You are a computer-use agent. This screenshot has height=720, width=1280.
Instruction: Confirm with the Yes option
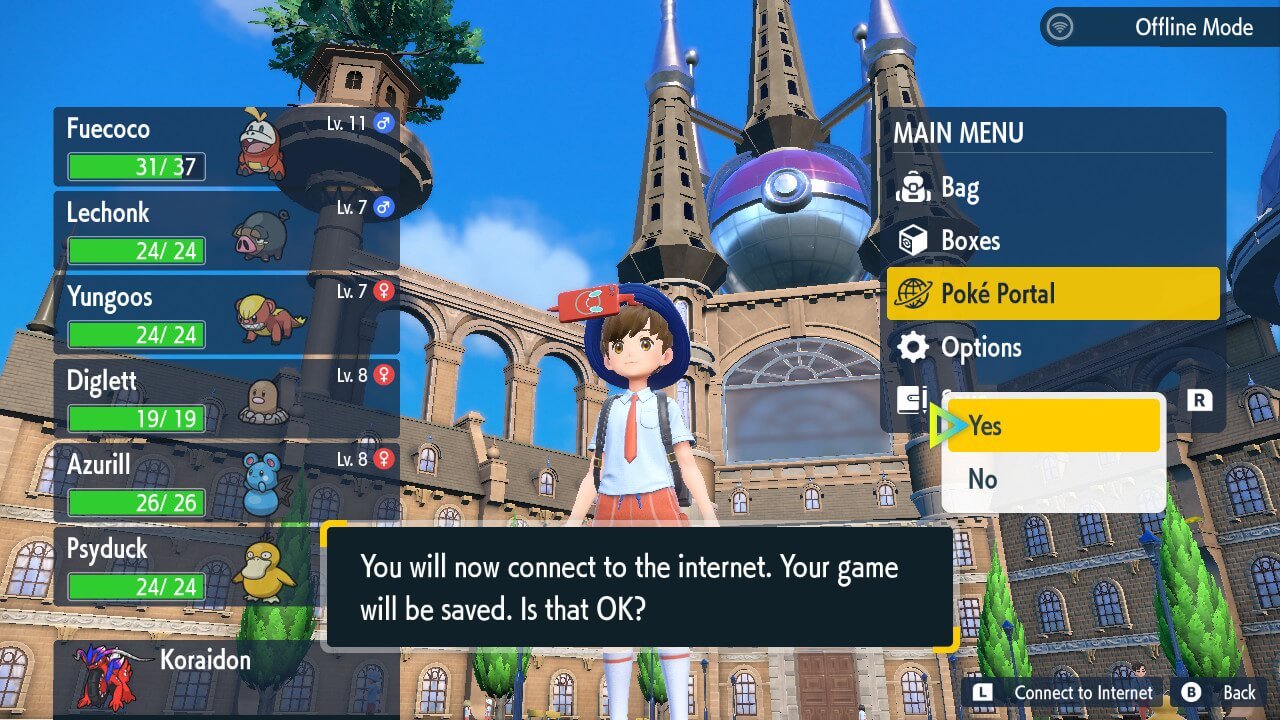1052,426
